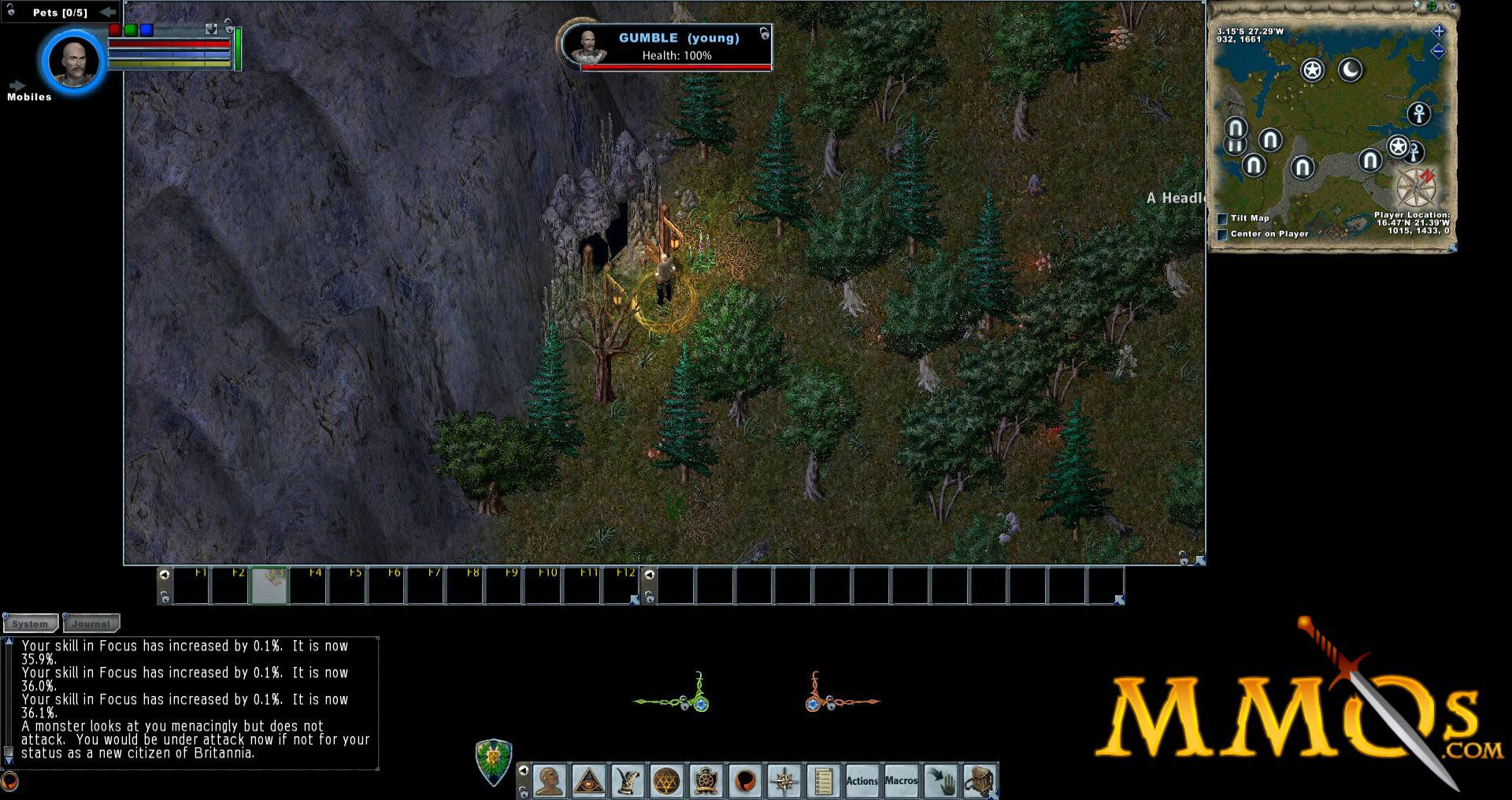Viewport: 1512px width, 800px height.
Task: Select the grab-hand icon on the toolbar
Action: pyautogui.click(x=942, y=781)
